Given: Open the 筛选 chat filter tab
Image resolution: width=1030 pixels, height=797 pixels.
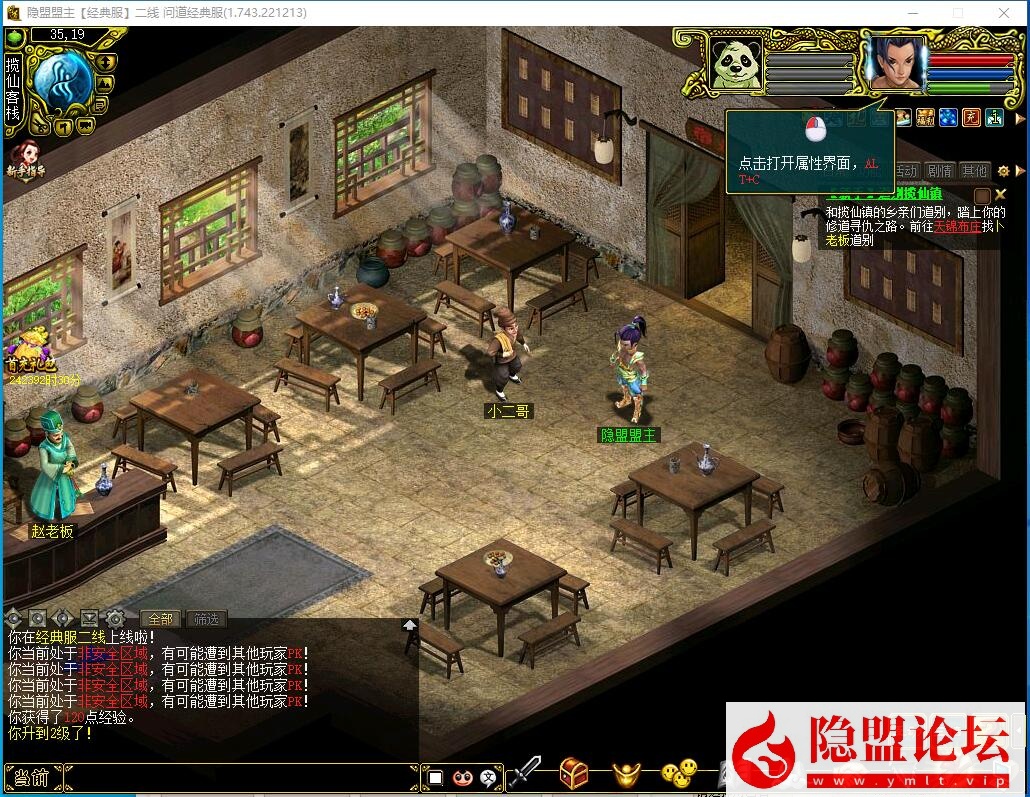Looking at the screenshot, I should tap(206, 619).
